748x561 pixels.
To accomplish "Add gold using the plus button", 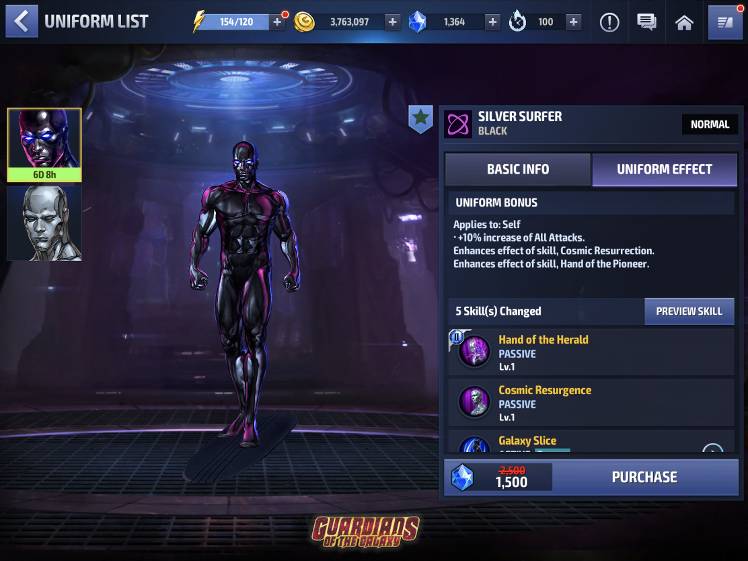I will [392, 22].
